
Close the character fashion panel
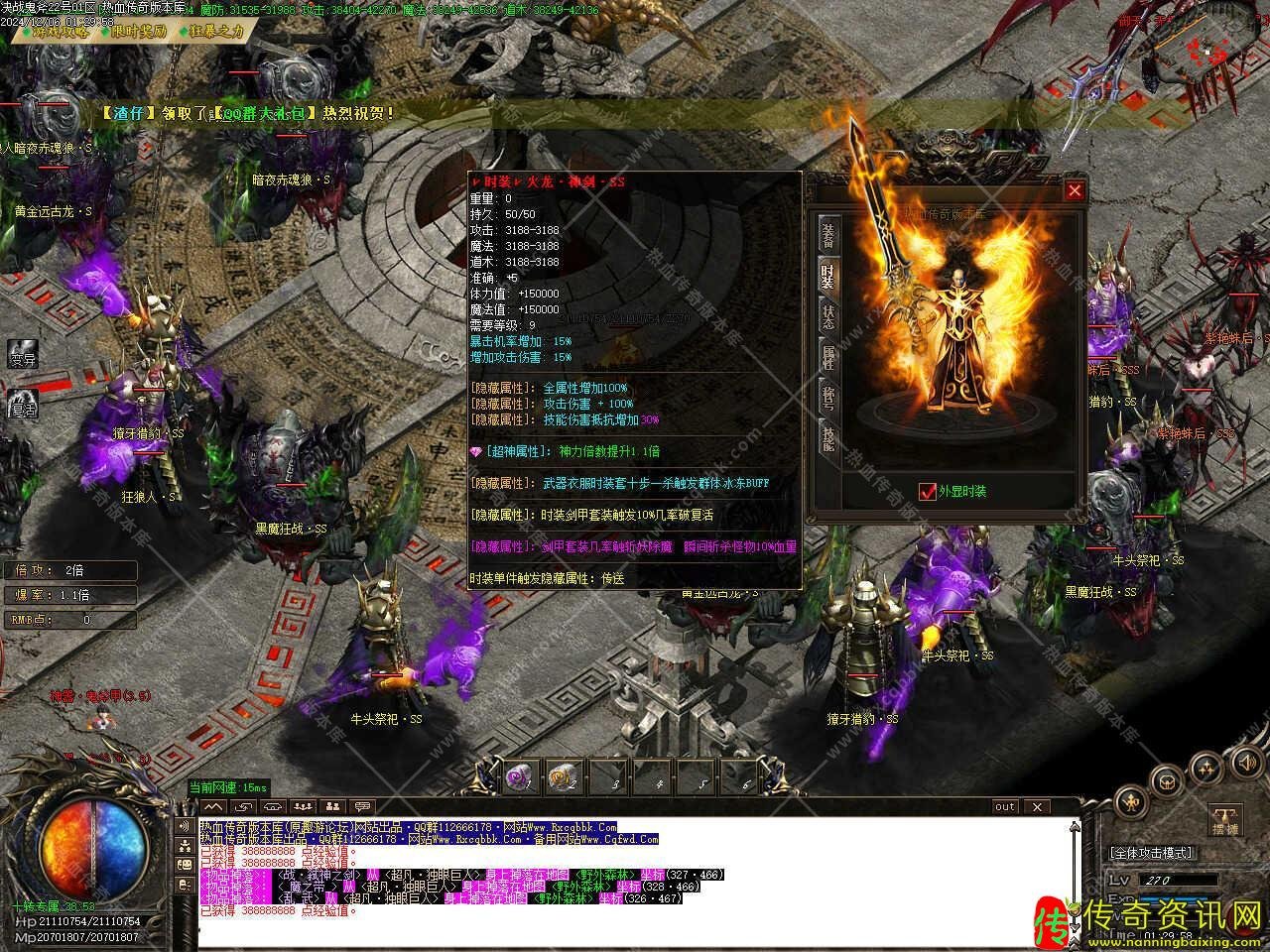click(x=1074, y=191)
